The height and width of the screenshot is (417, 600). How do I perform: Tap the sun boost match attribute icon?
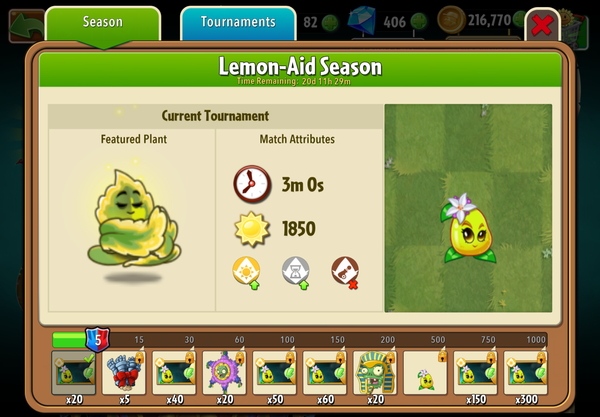coord(245,269)
